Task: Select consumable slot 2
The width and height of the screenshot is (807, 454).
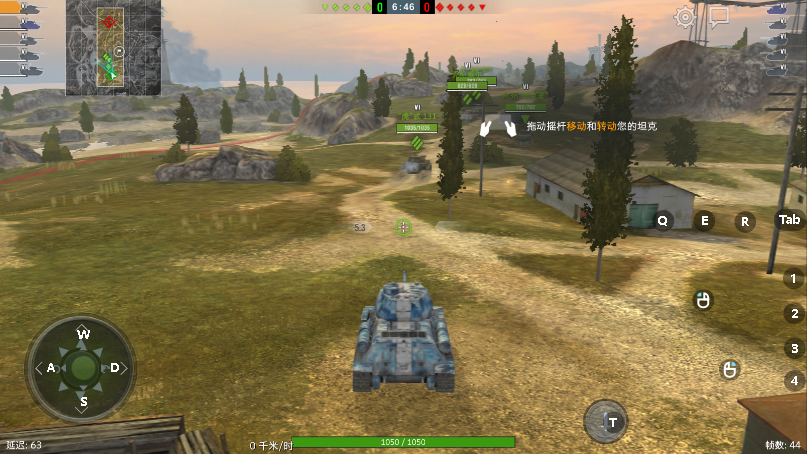Action: [x=794, y=314]
